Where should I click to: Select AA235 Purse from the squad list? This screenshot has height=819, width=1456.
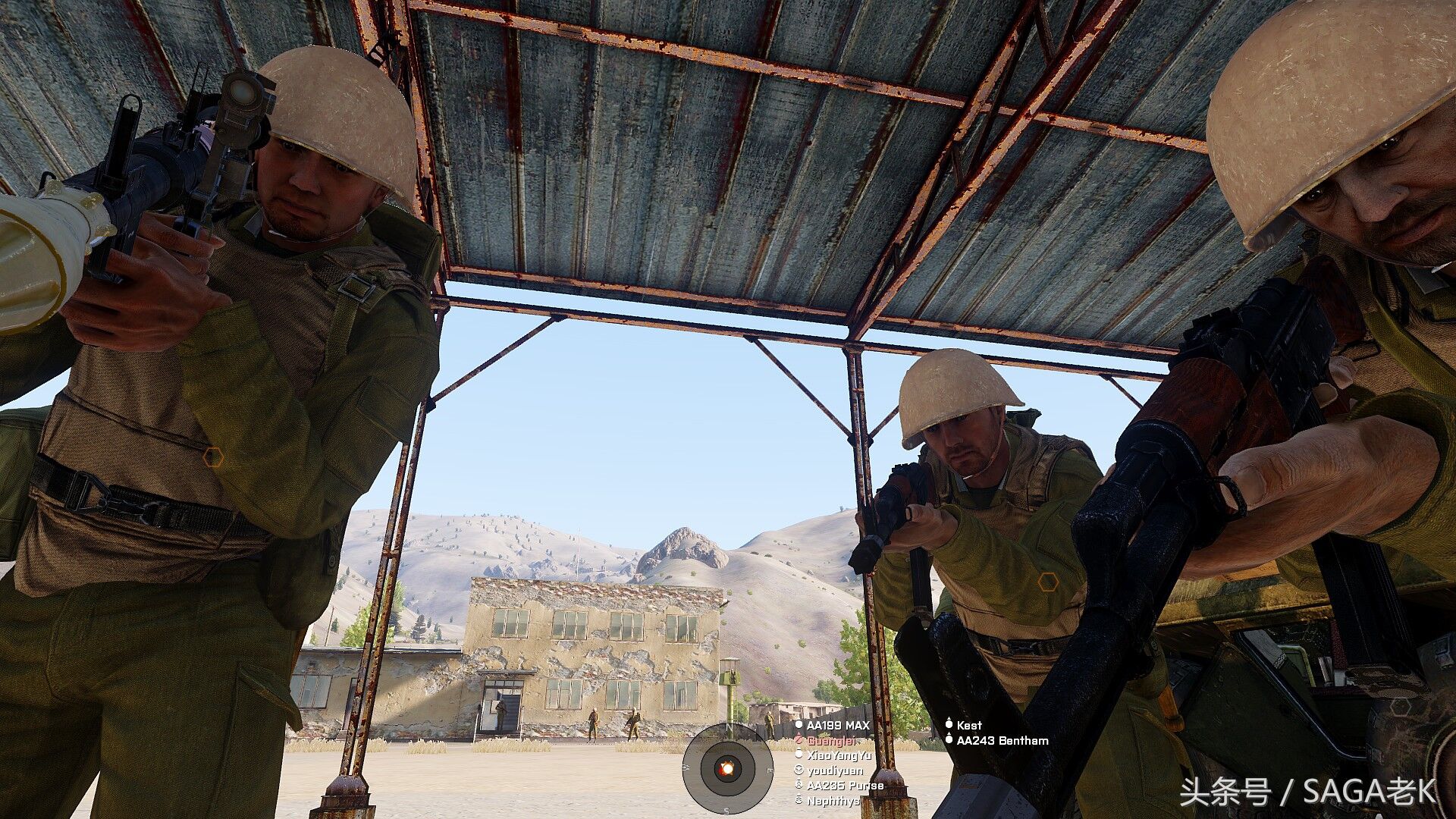(x=845, y=786)
